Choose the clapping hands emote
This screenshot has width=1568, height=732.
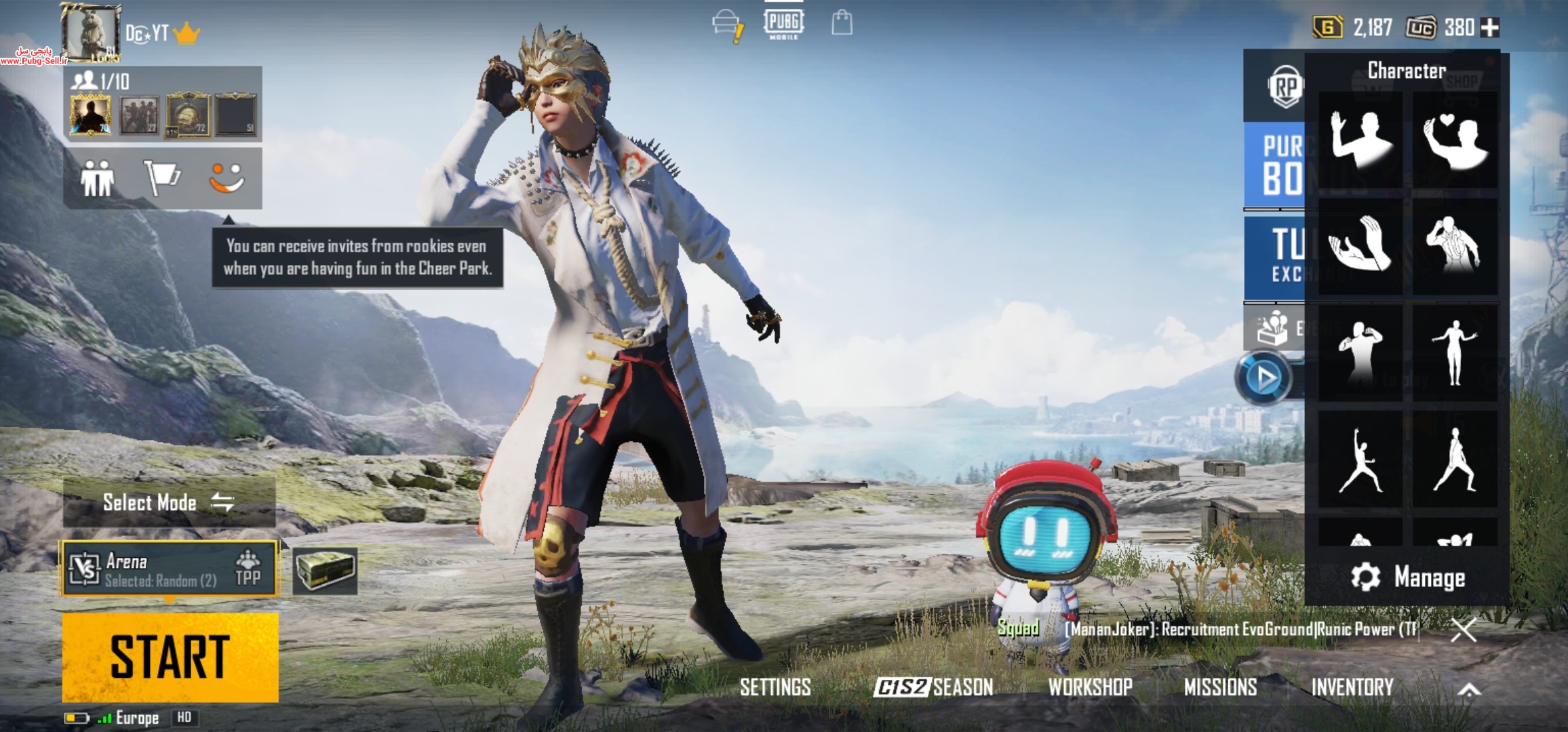1360,245
